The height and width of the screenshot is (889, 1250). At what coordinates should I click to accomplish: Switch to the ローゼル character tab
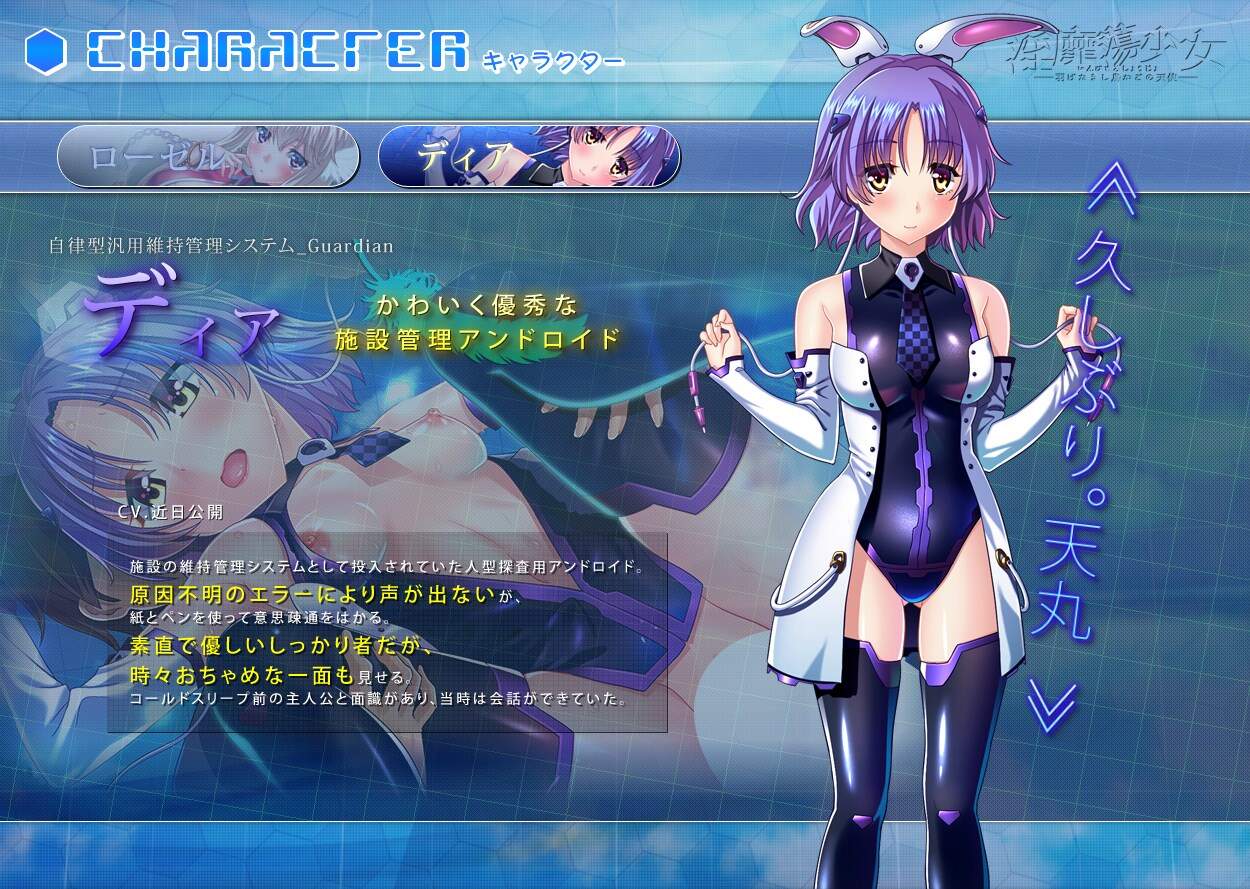207,157
